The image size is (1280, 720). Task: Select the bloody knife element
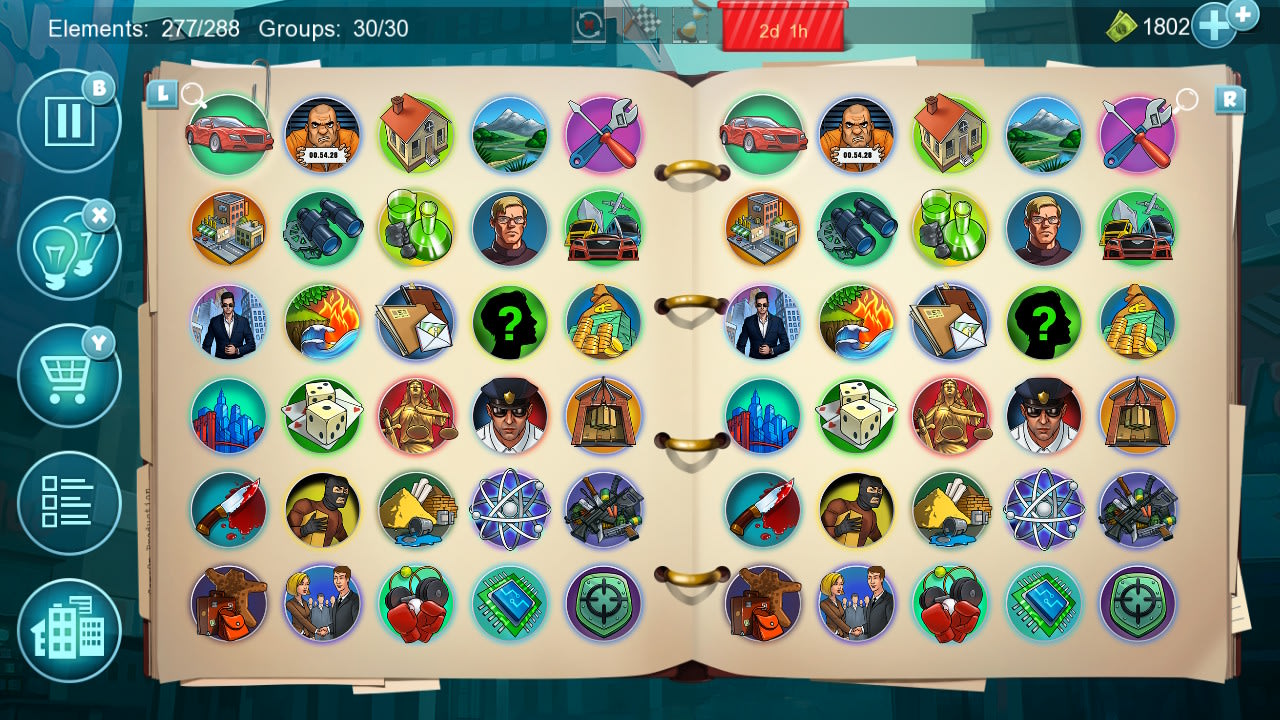click(228, 511)
